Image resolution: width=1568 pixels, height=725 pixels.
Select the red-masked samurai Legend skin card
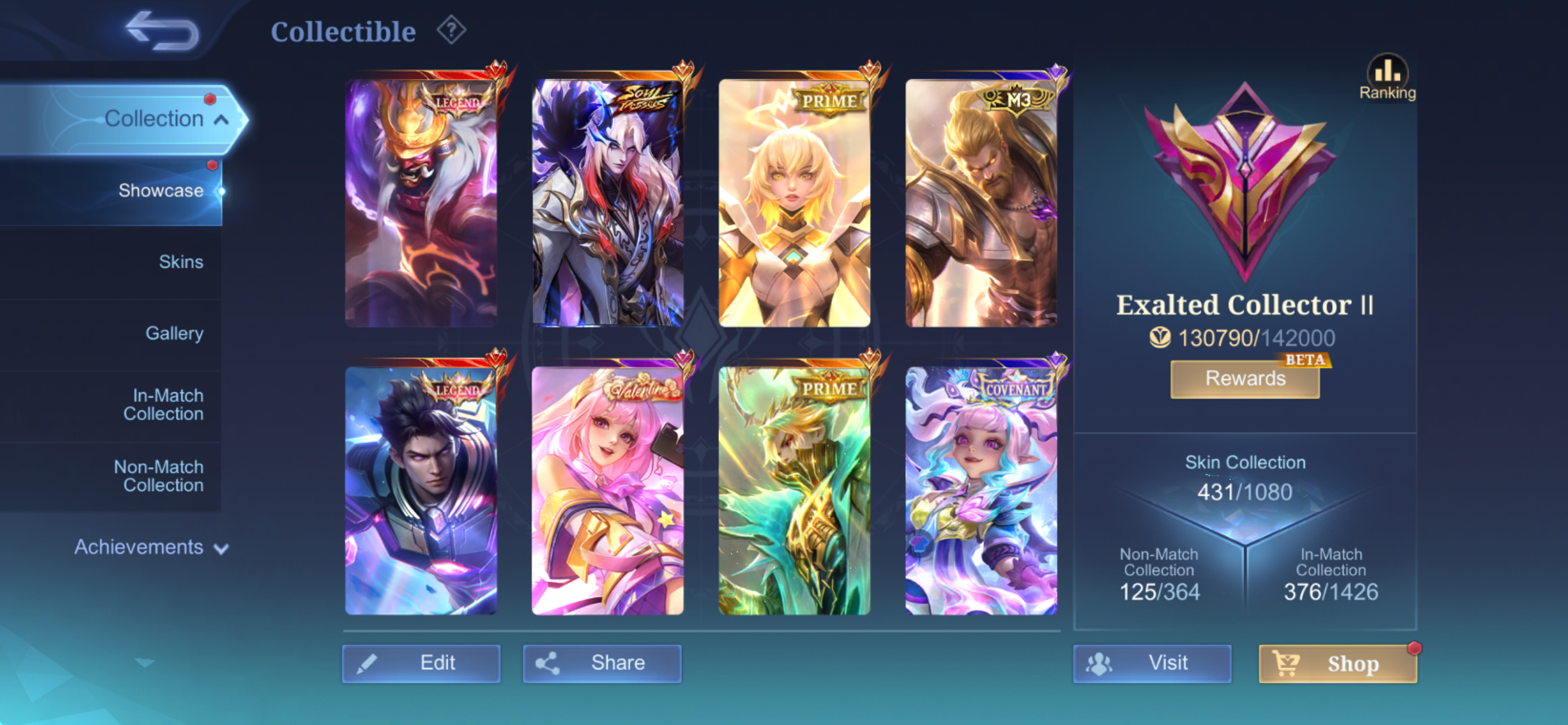click(421, 202)
